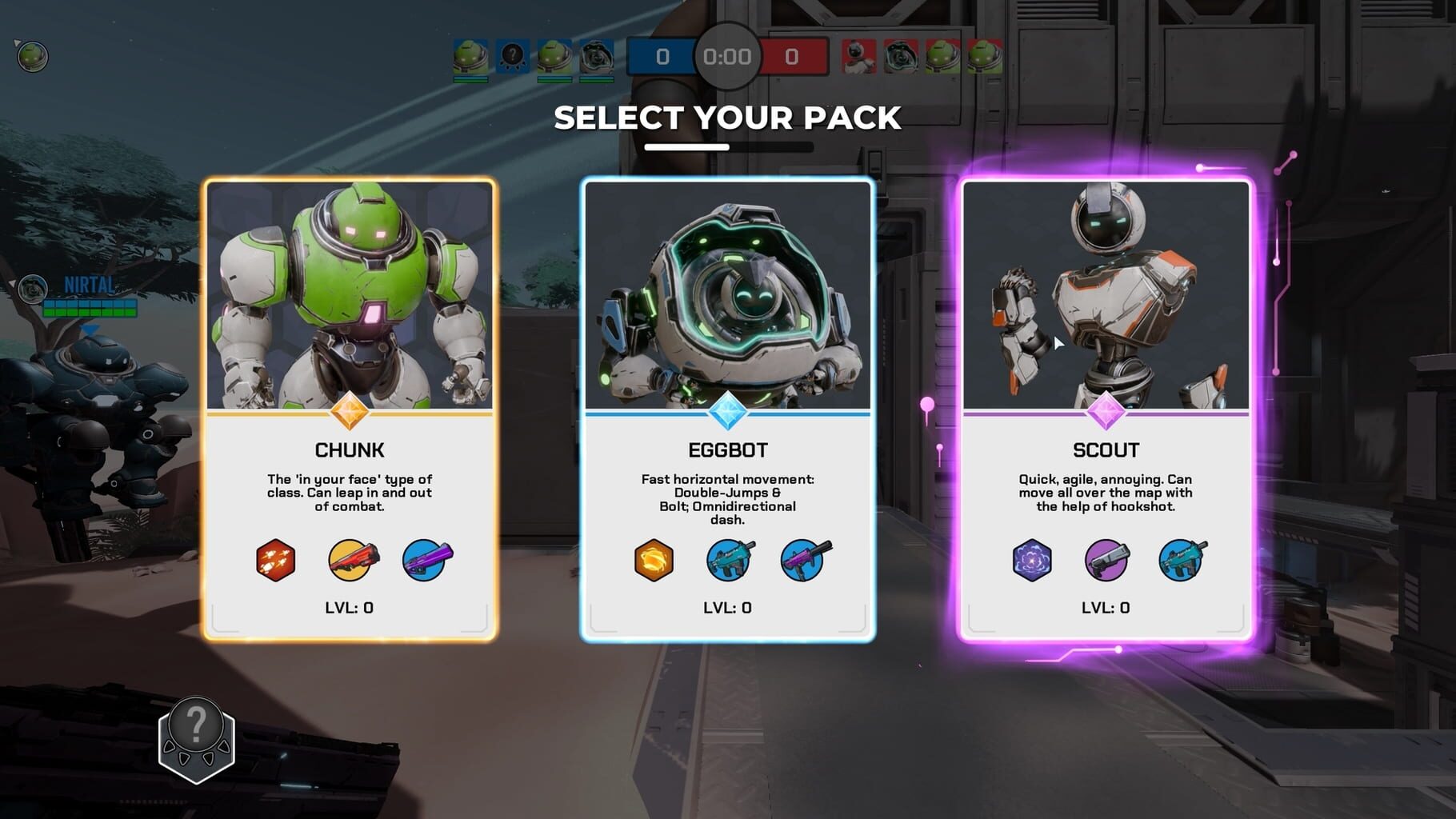Image resolution: width=1456 pixels, height=819 pixels.
Task: Open Eggbot's orange Bolt dash ability icon
Action: 654,561
